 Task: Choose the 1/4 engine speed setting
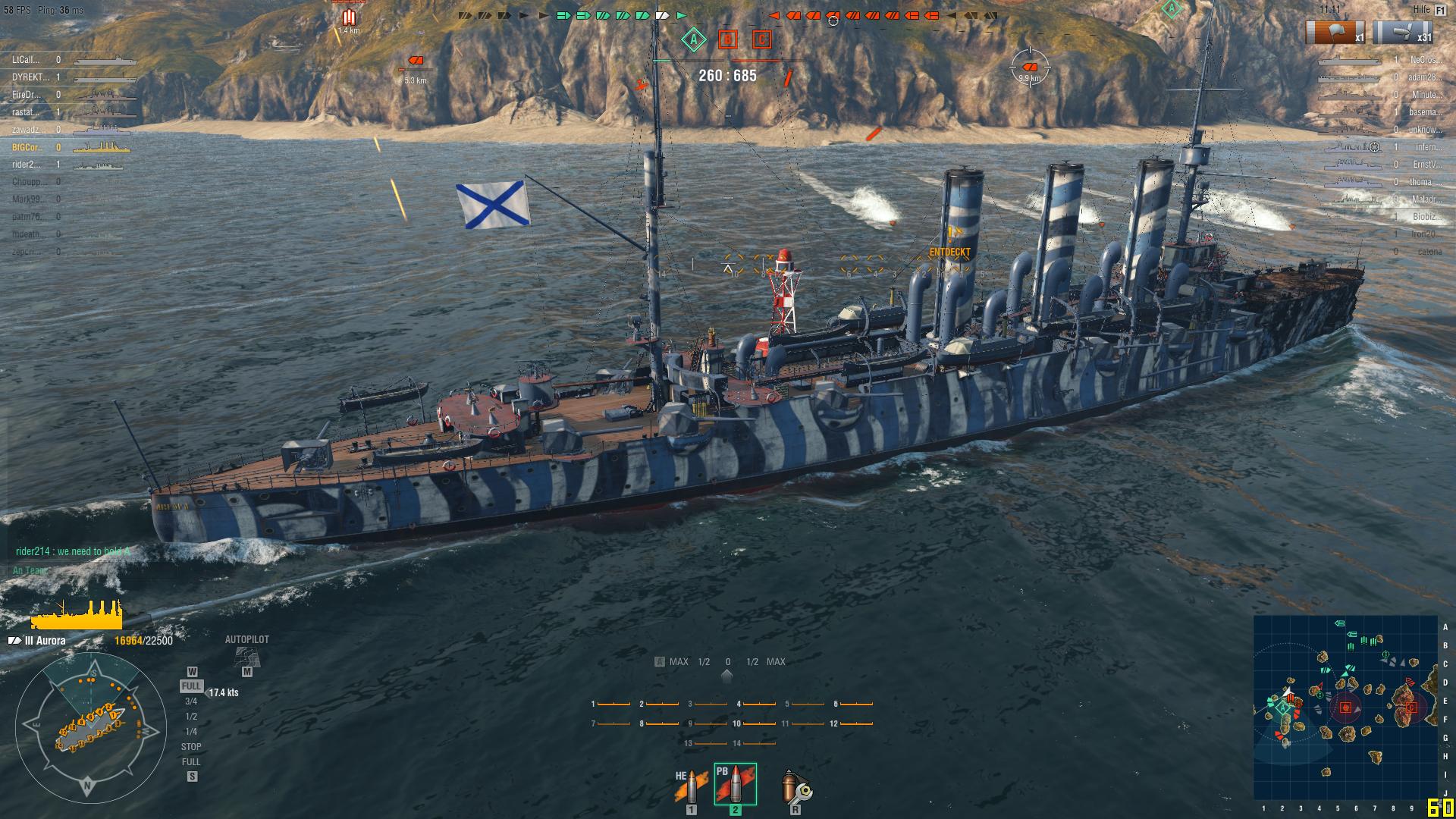[191, 732]
